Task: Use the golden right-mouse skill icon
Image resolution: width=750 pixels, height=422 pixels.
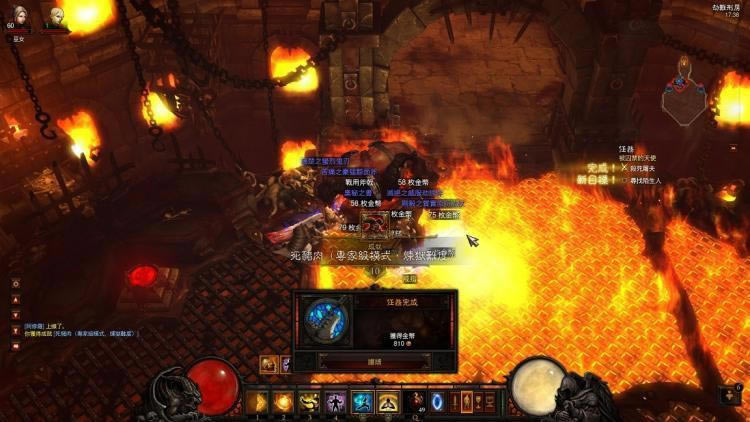Action: pyautogui.click(x=389, y=402)
